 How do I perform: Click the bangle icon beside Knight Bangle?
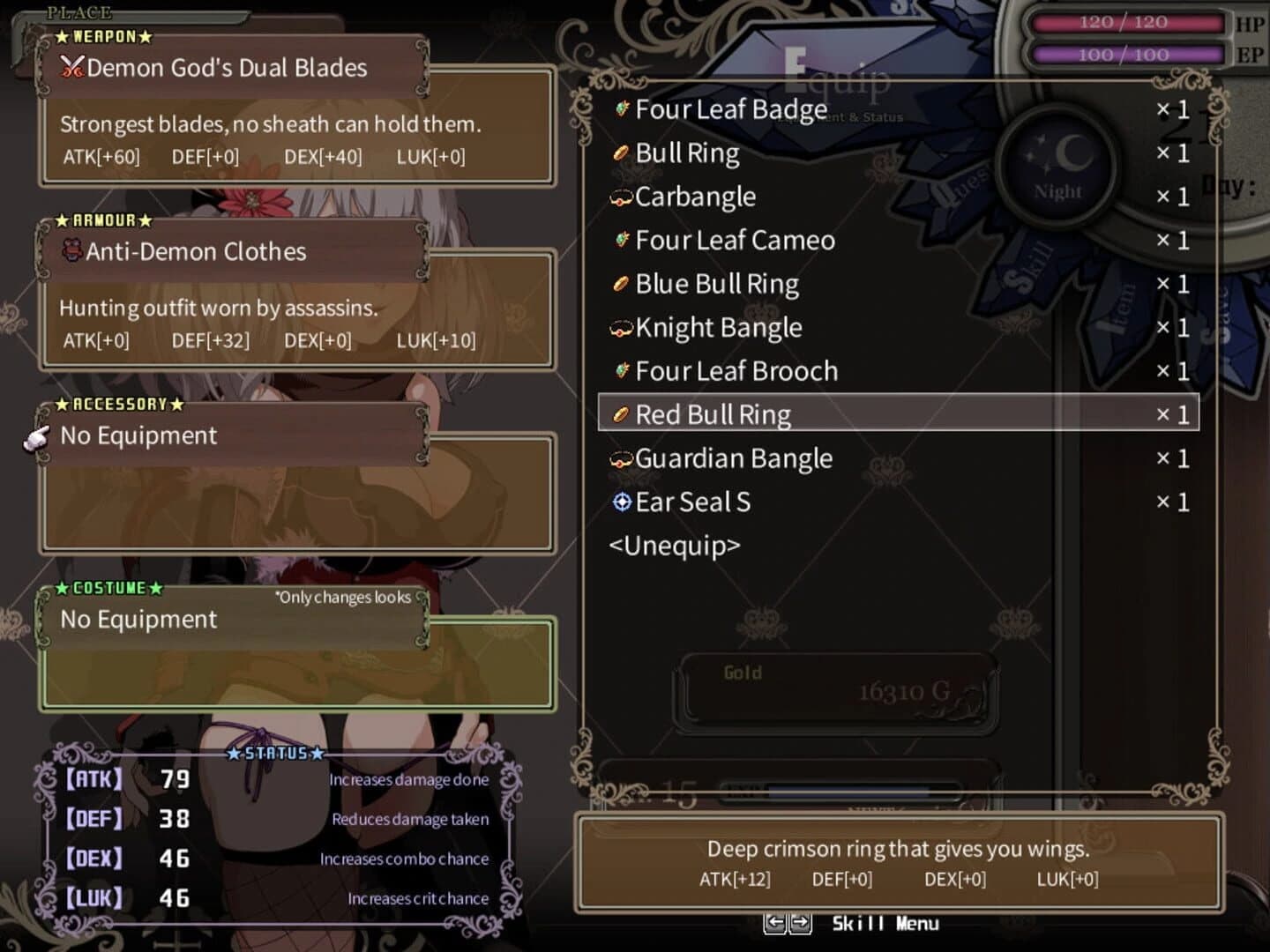[x=620, y=328]
